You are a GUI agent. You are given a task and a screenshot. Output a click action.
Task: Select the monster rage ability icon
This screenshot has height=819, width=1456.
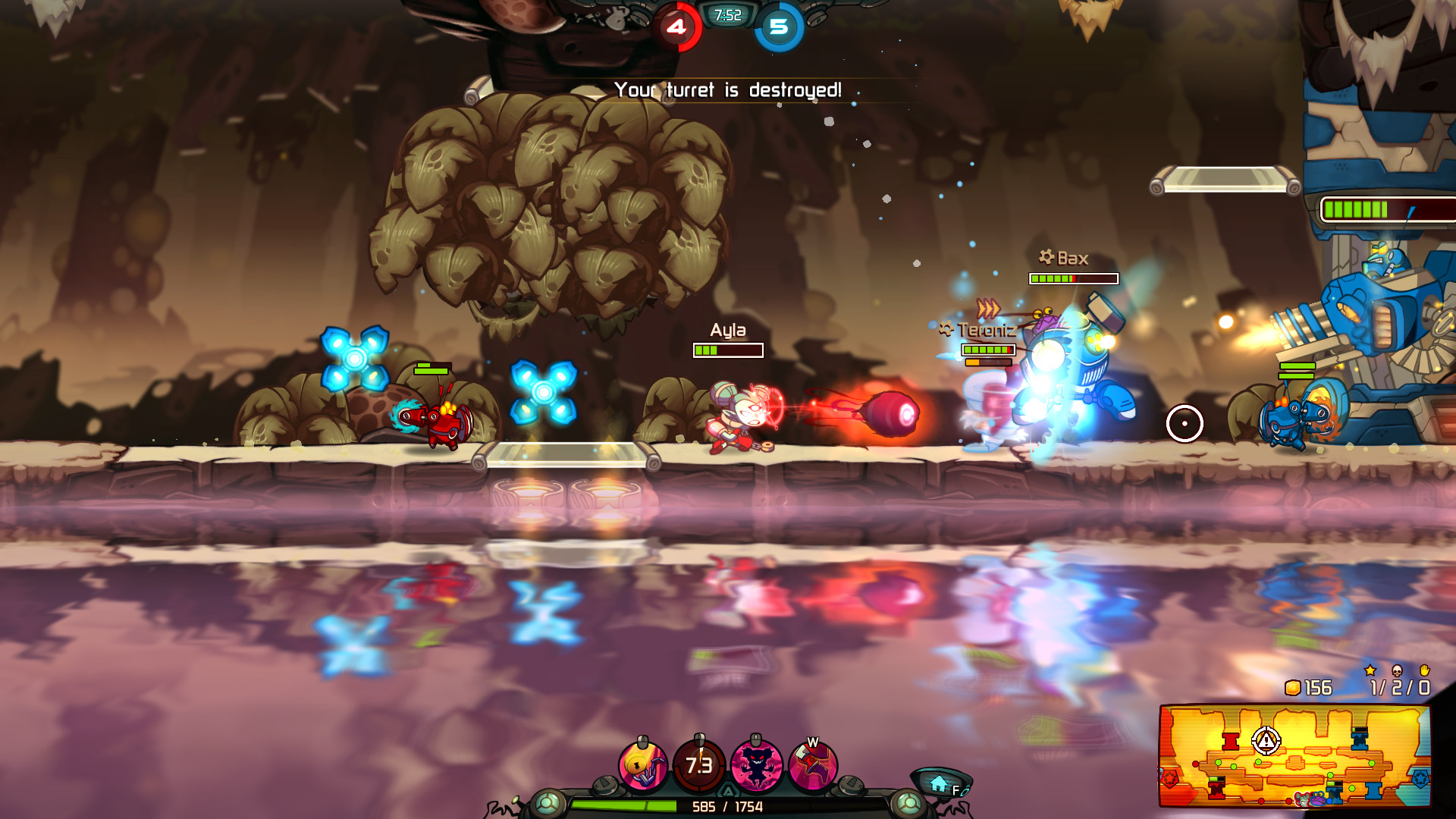pos(756,764)
